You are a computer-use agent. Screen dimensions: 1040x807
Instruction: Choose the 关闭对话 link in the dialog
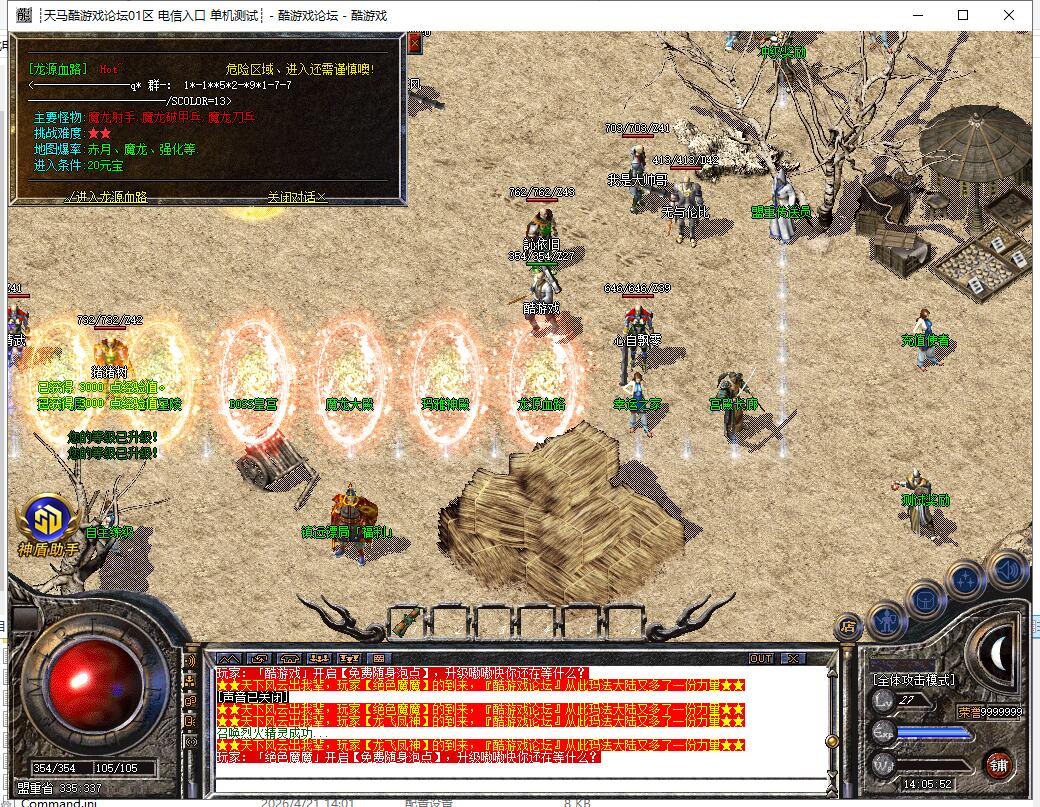coord(297,197)
